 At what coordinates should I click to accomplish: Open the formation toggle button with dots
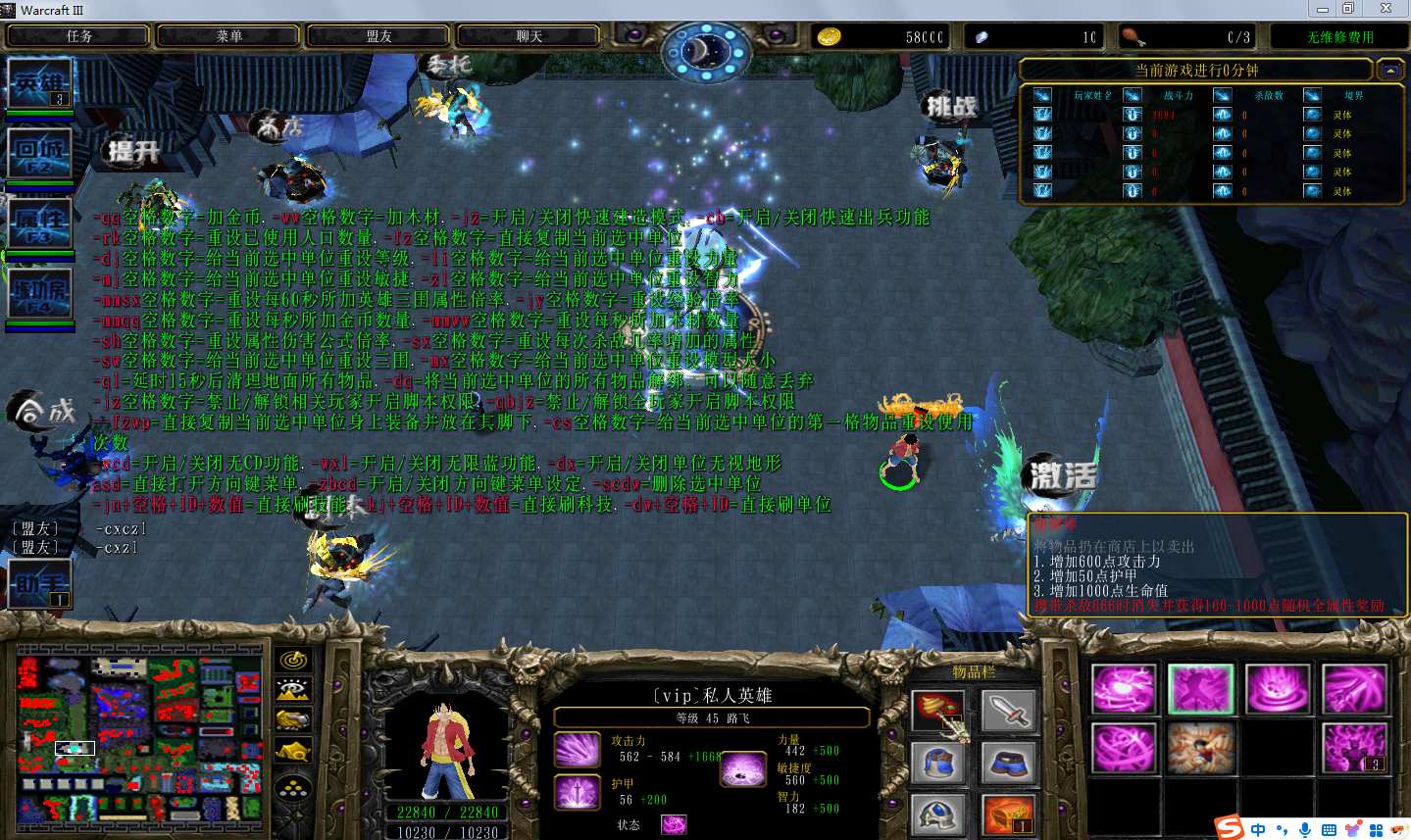coord(293,787)
